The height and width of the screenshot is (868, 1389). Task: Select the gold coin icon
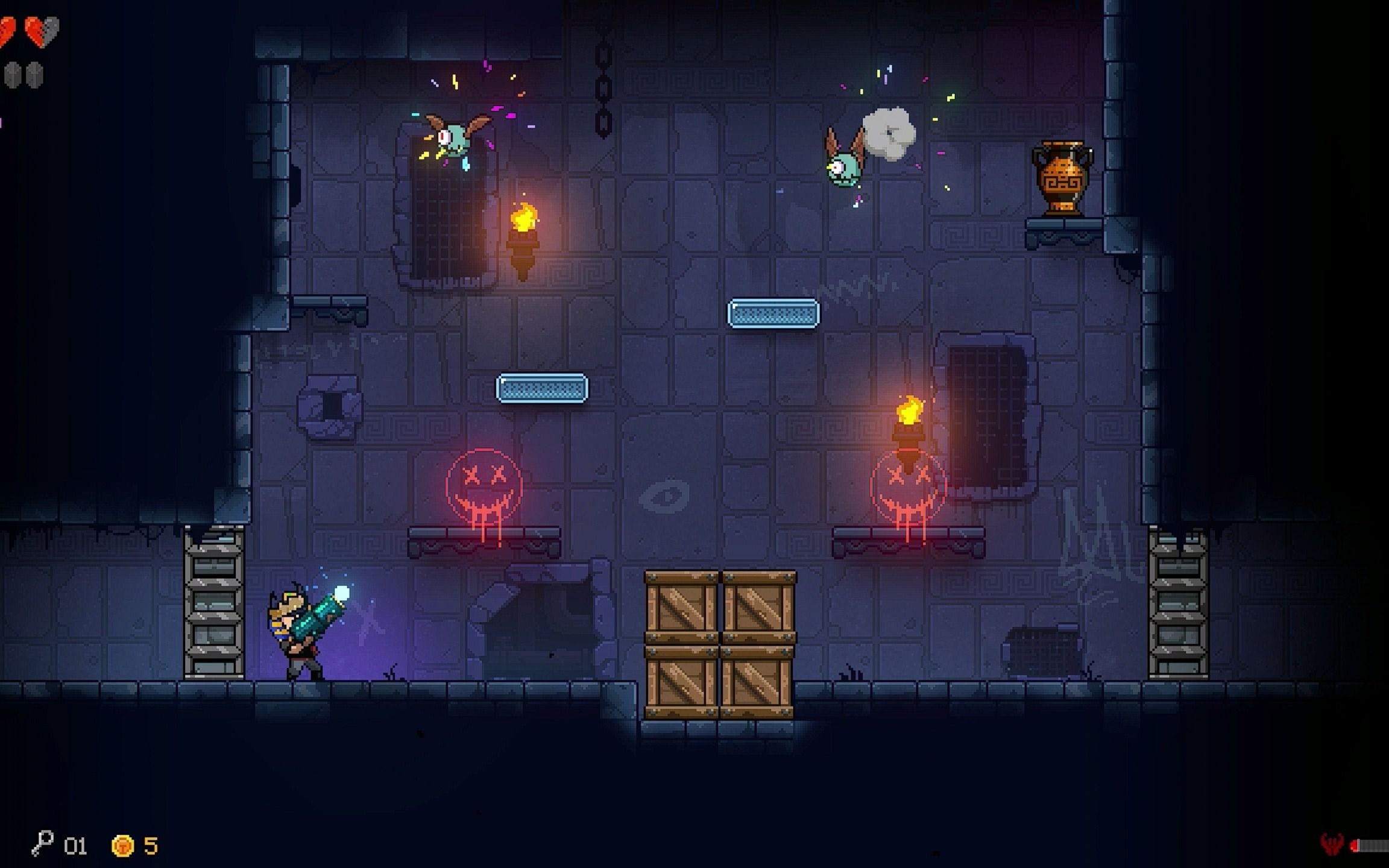122,846
